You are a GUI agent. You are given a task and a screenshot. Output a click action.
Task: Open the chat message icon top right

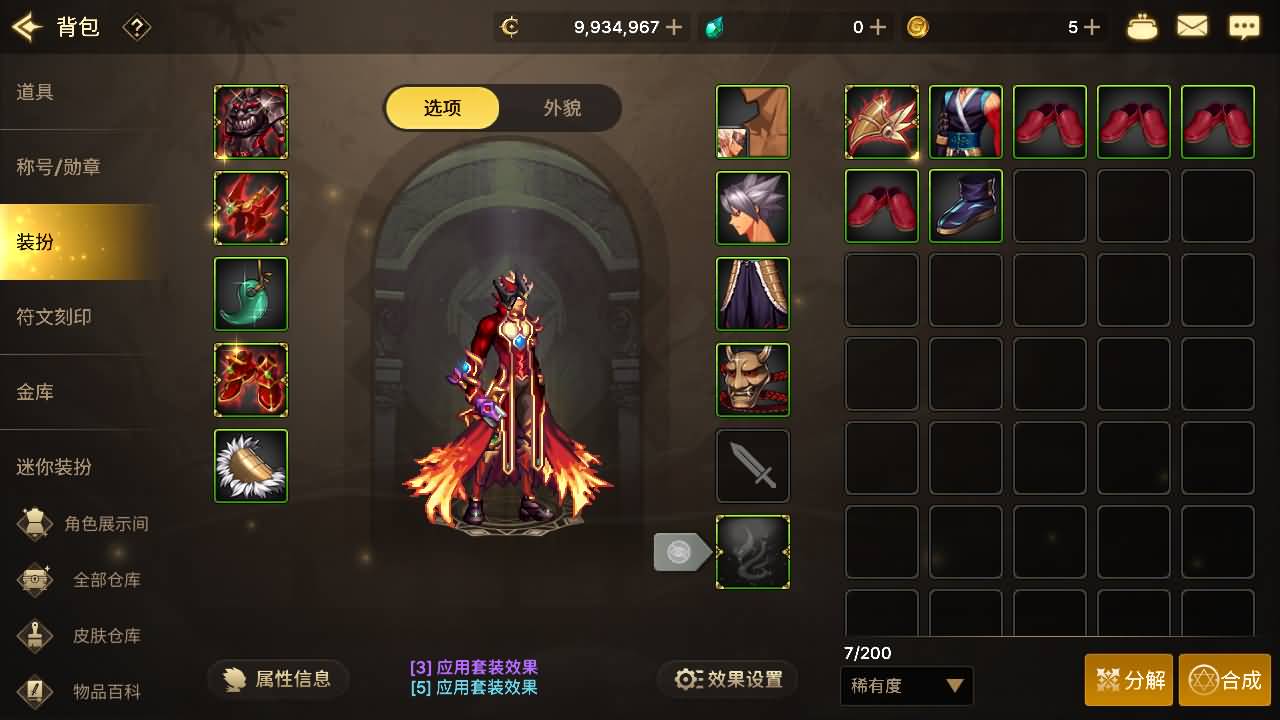[1244, 26]
